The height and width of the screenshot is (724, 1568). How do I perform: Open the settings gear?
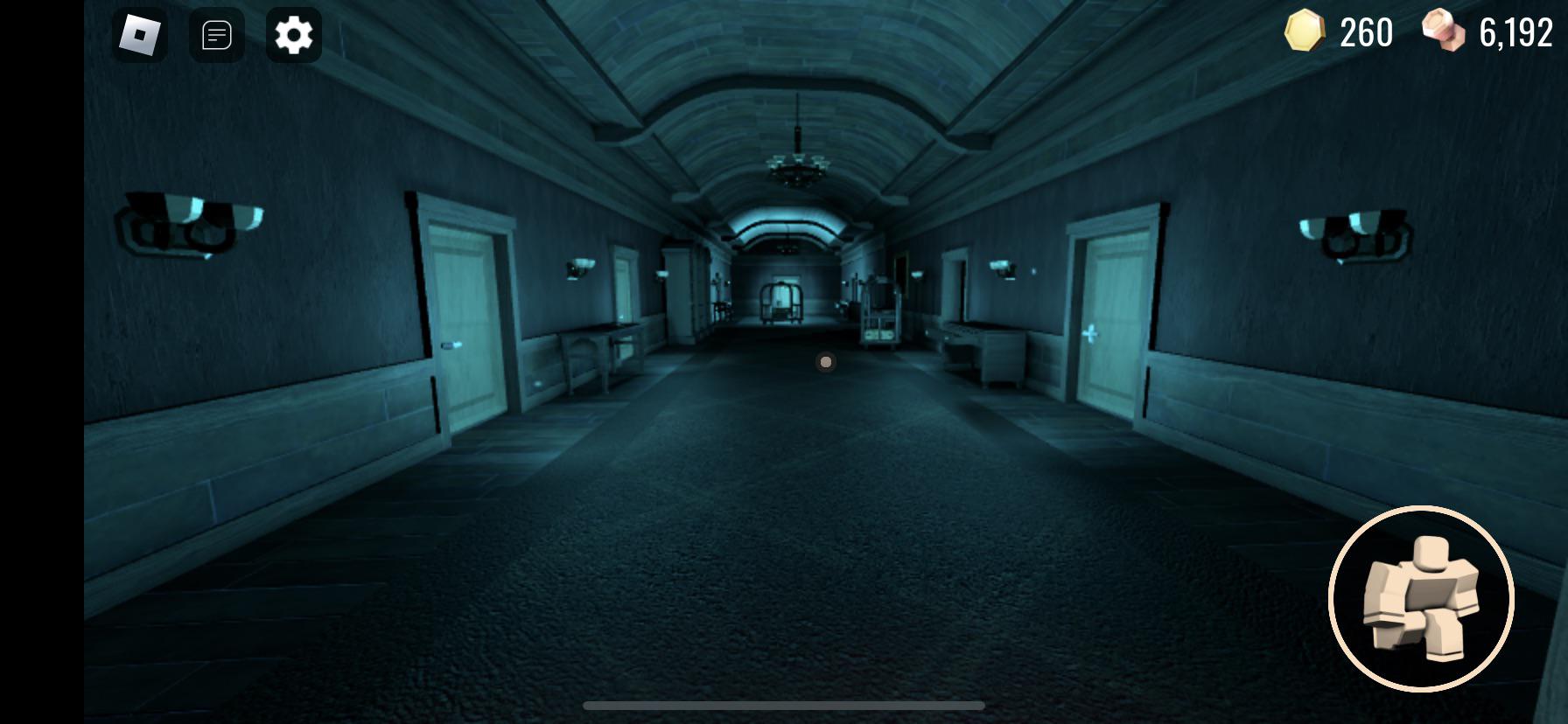tap(294, 35)
